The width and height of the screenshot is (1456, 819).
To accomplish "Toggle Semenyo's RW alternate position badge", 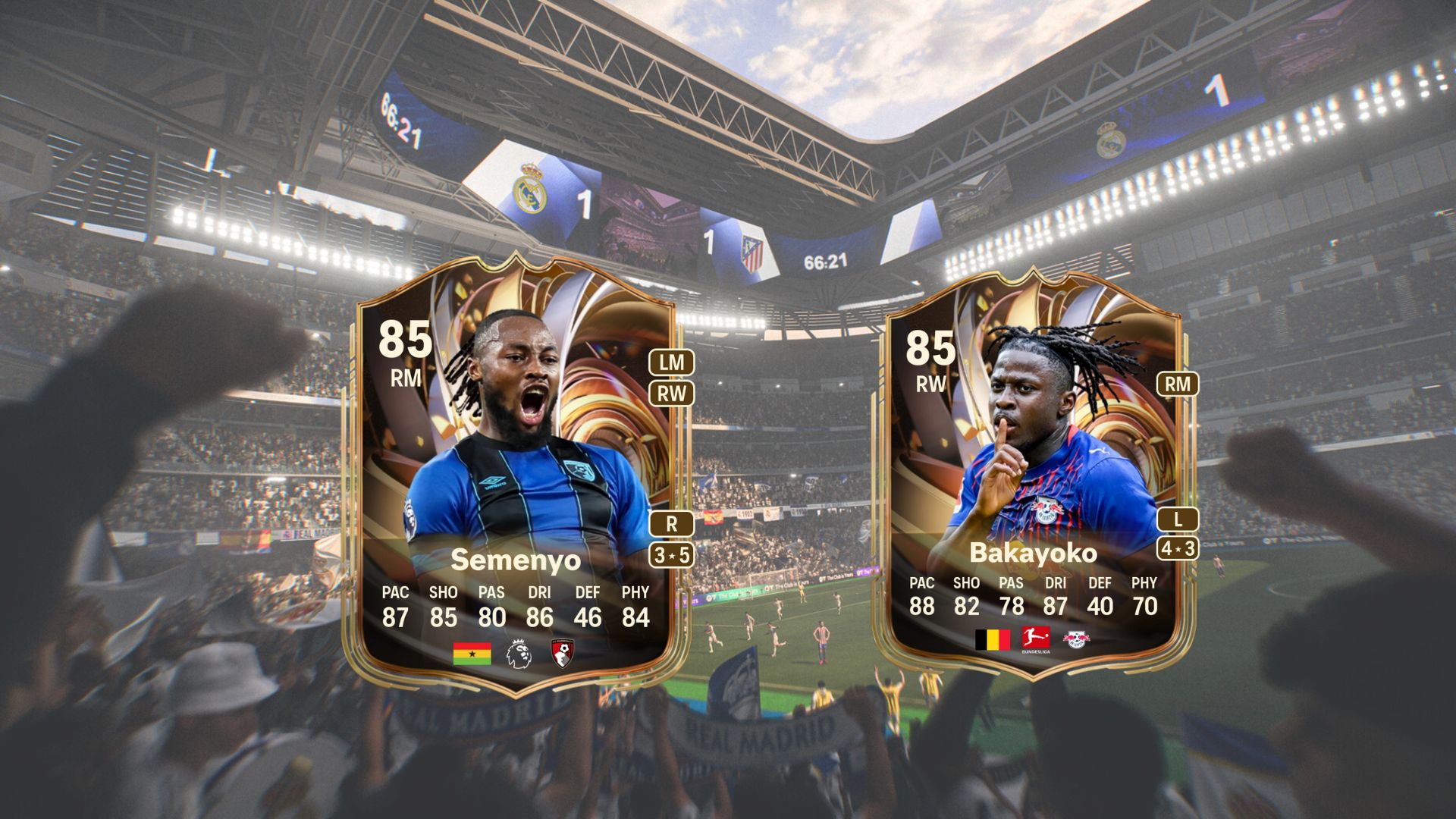I will (669, 394).
